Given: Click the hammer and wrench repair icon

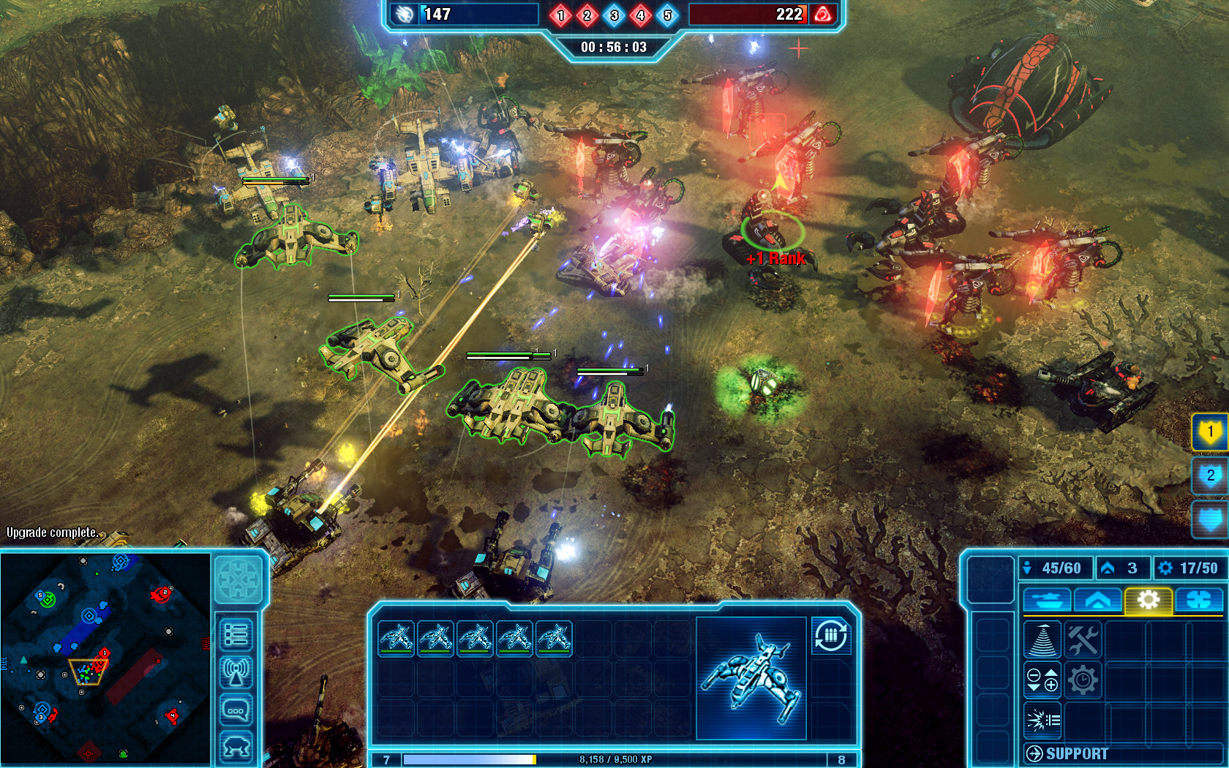Looking at the screenshot, I should [x=1083, y=640].
